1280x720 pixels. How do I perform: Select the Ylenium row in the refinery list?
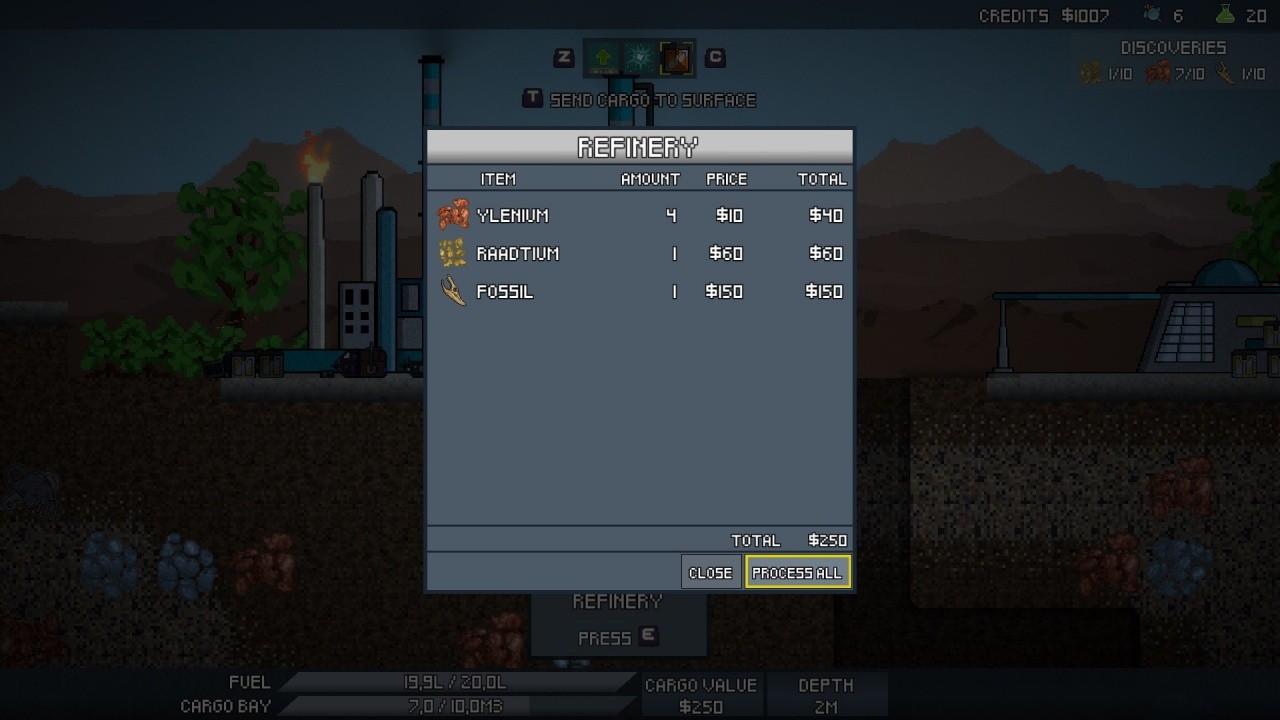(640, 215)
